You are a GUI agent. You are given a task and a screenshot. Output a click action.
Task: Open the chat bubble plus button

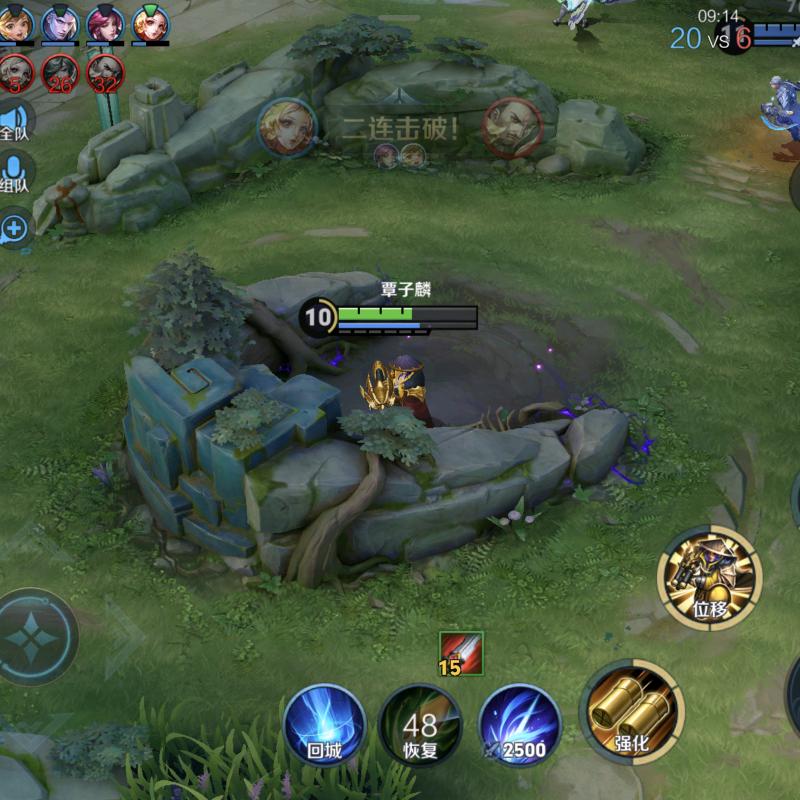click(x=14, y=230)
